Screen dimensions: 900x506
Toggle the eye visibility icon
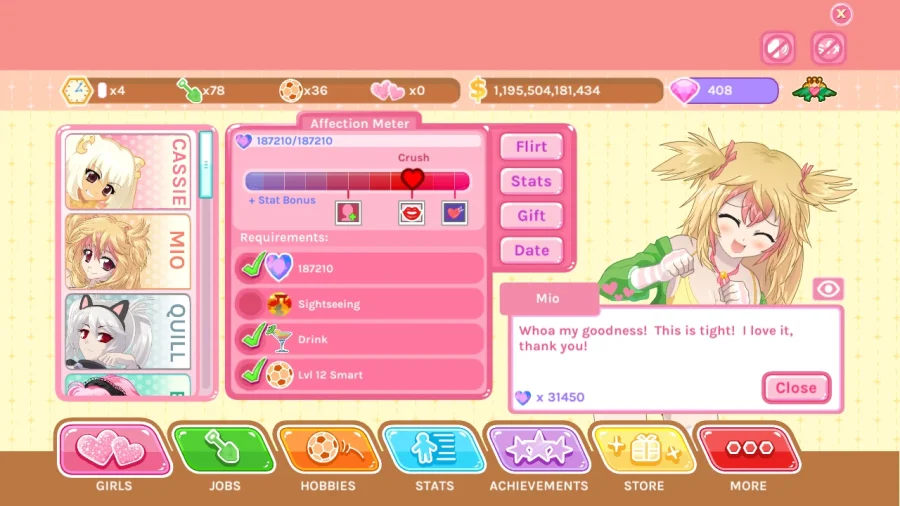tap(828, 289)
